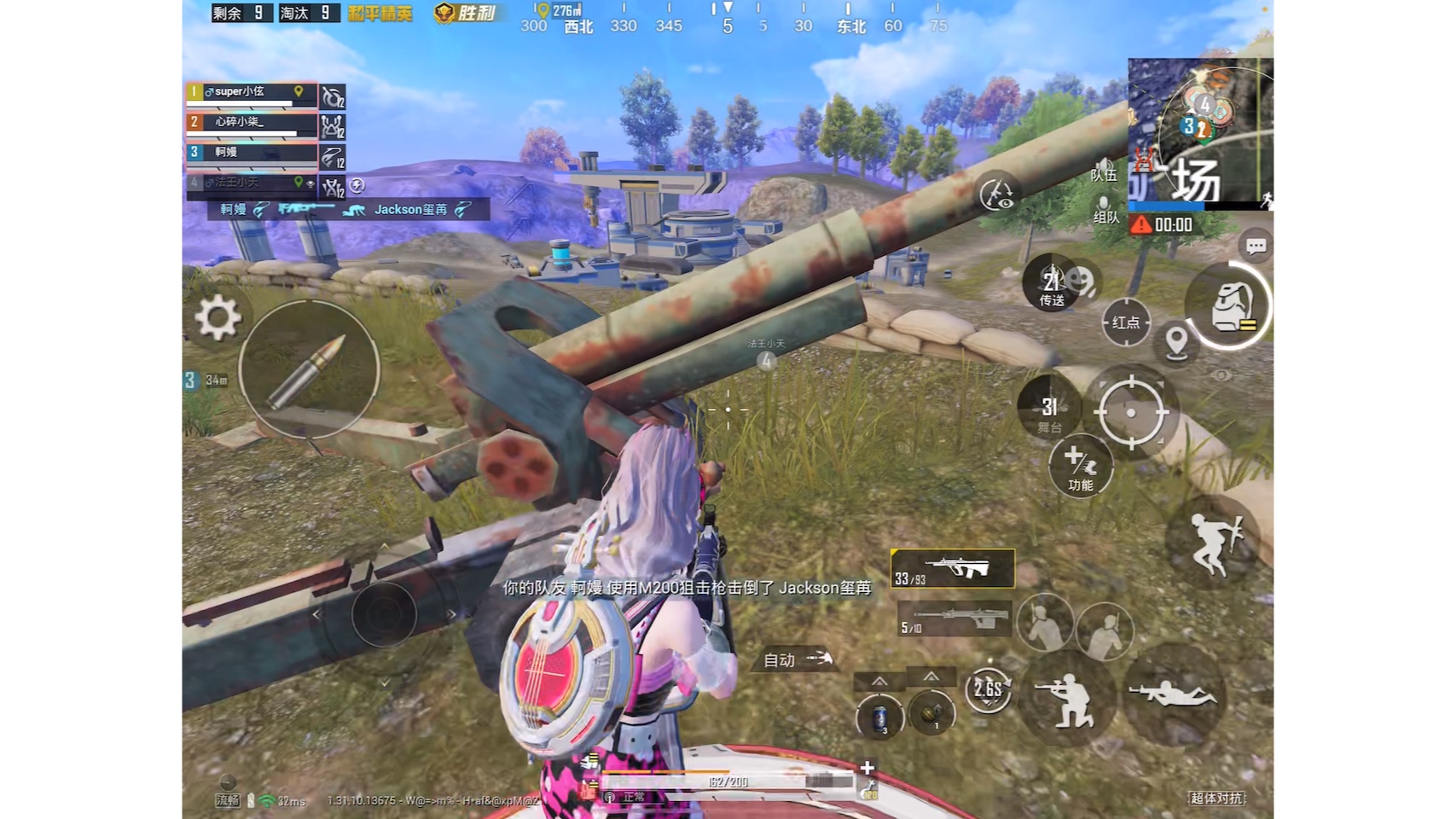
Task: Select the sniper rifle slot showing 5/10
Action: tap(954, 619)
